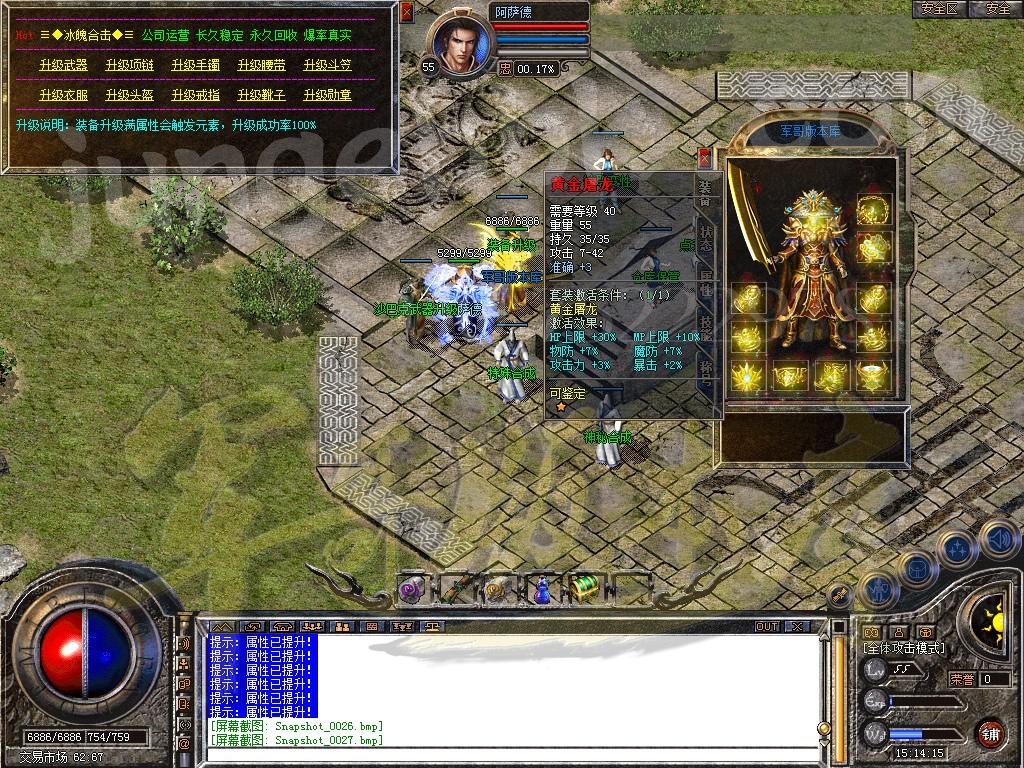Screen dimensions: 1024x768
Task: Choose the 升级武器 upgrade weapon link
Action: tap(63, 65)
